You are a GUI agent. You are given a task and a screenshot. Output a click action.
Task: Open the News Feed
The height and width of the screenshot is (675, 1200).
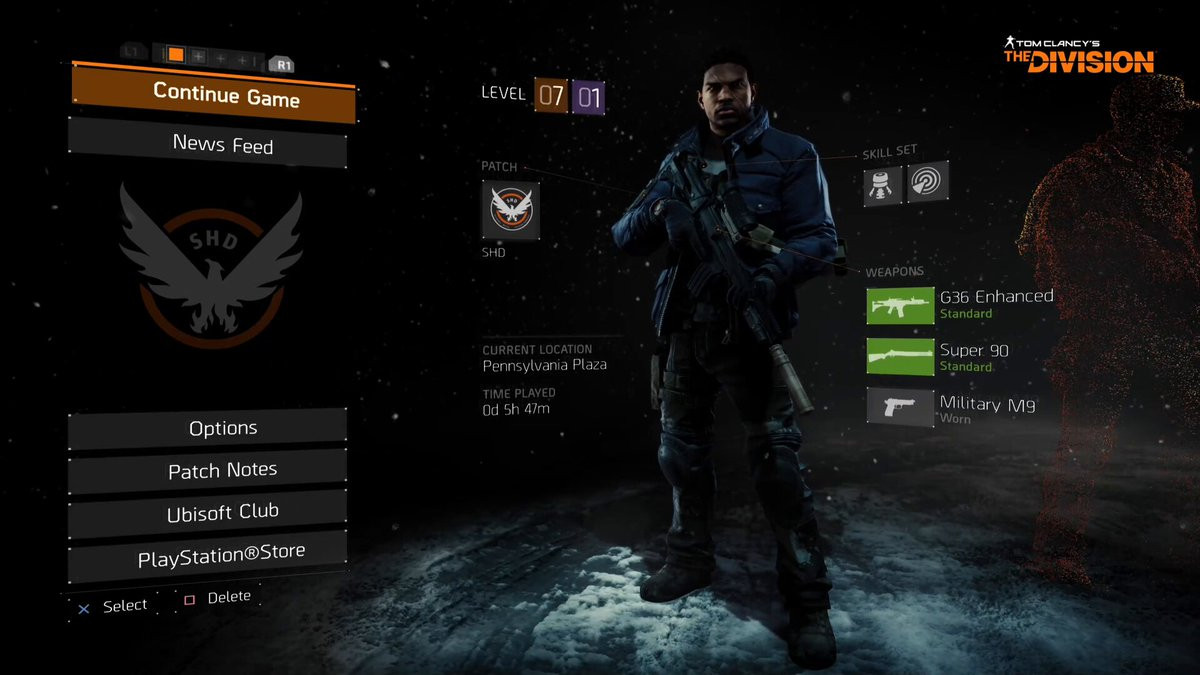(x=208, y=144)
